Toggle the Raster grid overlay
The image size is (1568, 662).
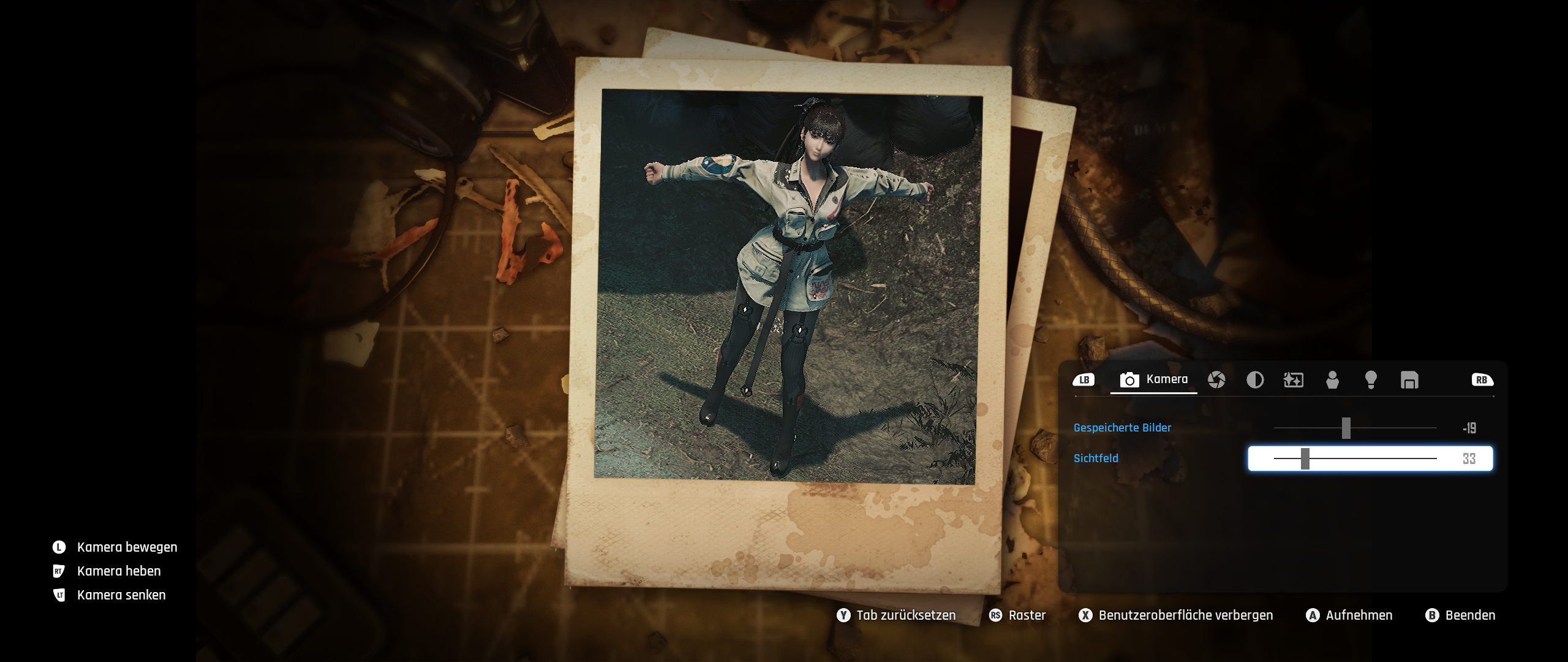tap(1017, 615)
